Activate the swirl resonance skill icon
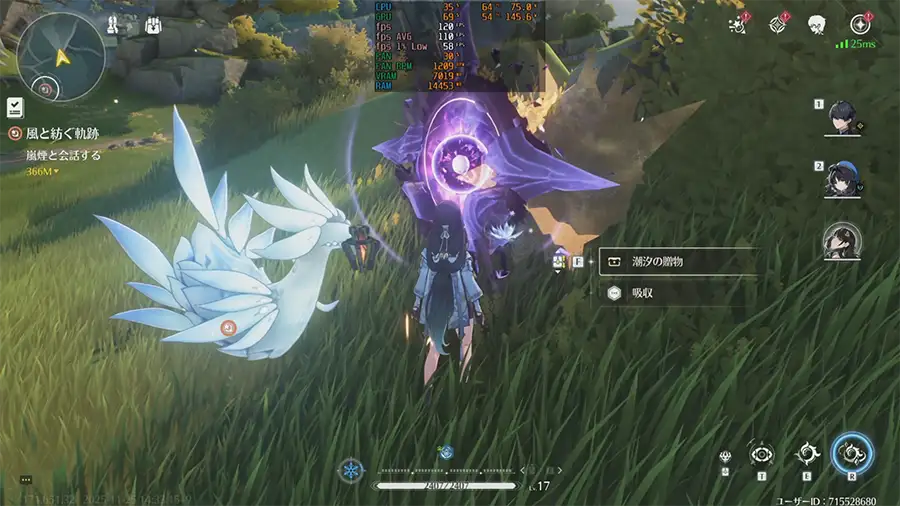900x506 pixels. point(806,453)
